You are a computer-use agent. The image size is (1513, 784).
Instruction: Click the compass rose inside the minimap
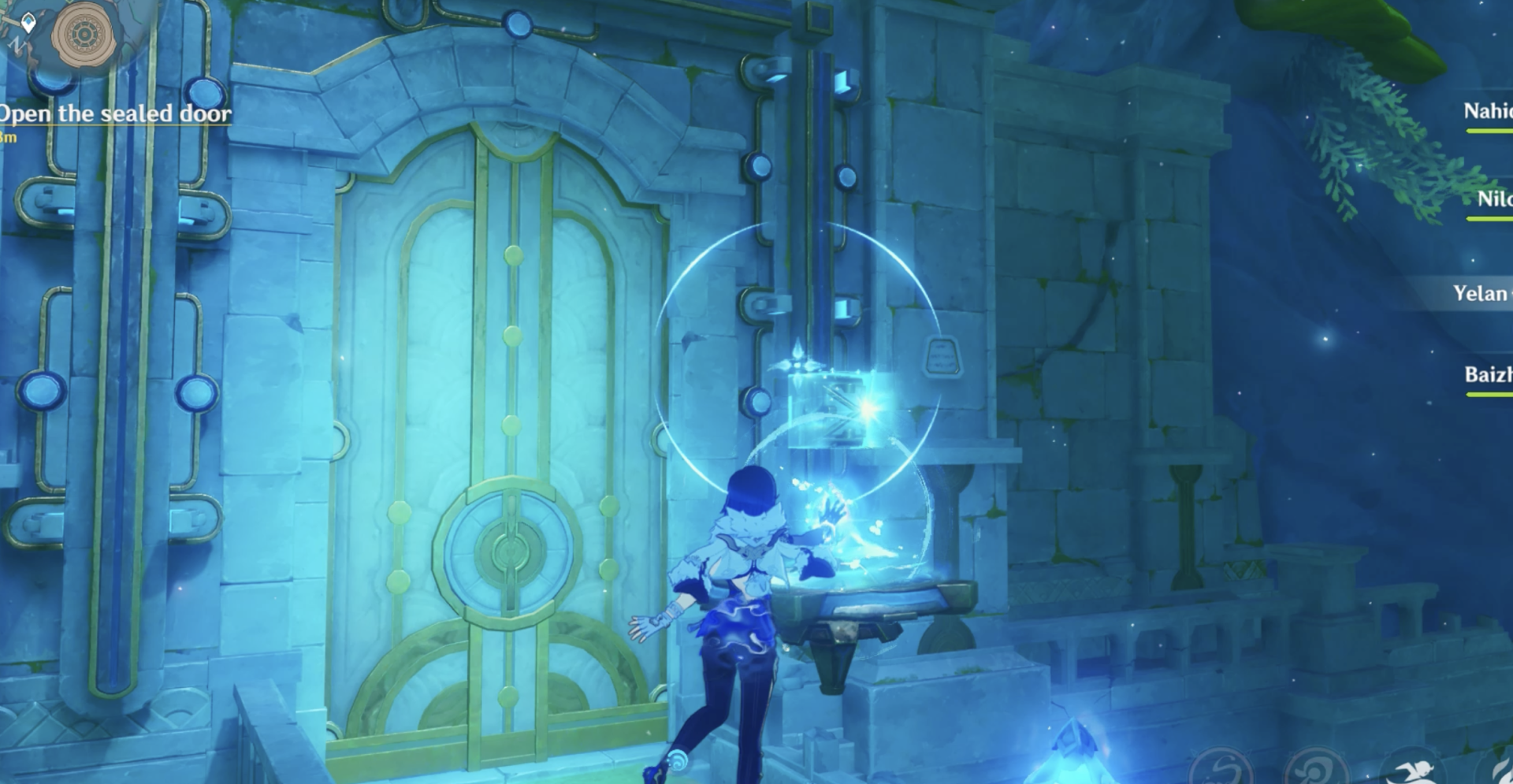83,34
